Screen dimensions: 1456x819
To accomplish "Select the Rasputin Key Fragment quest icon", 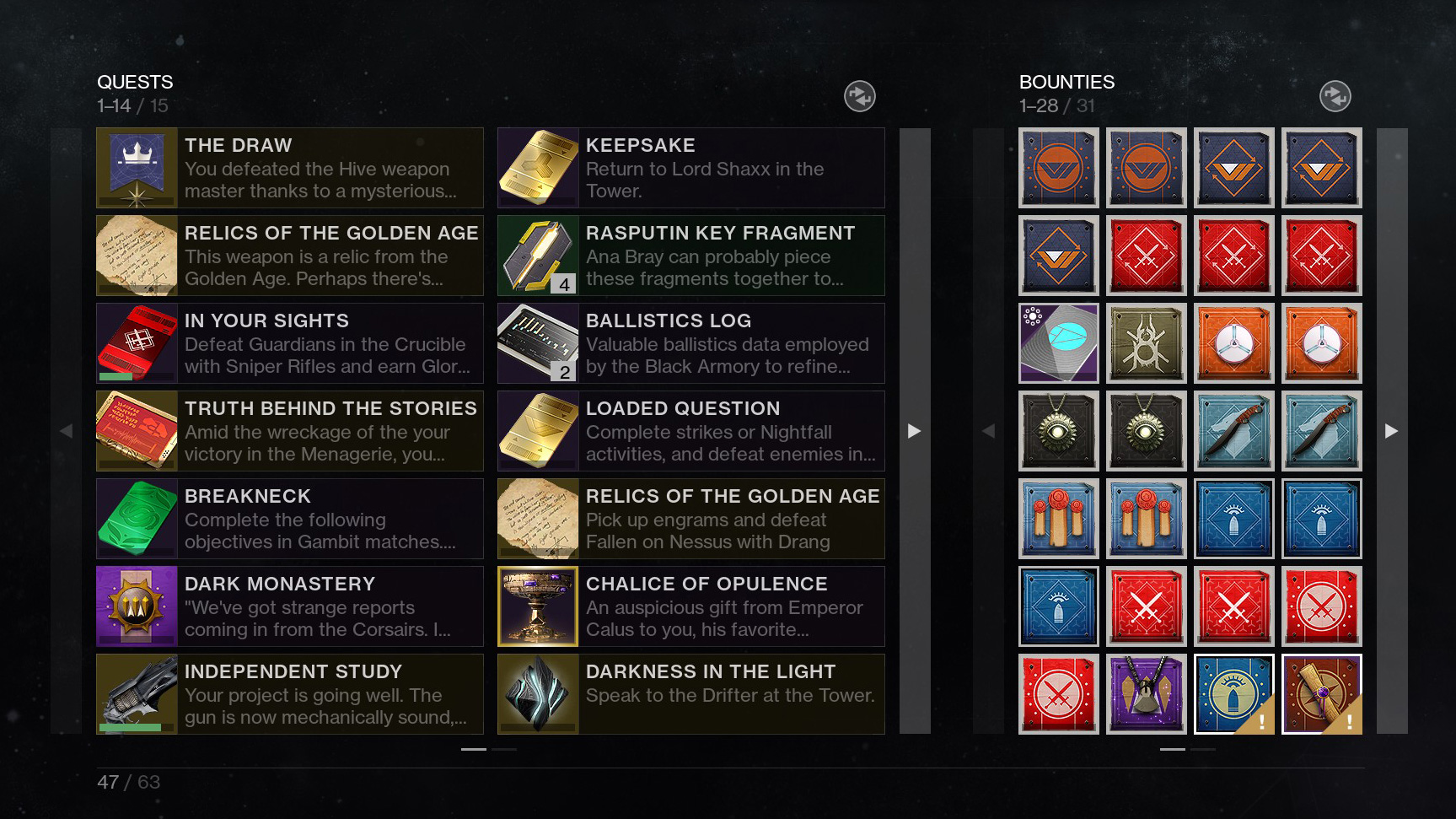I will tap(538, 255).
